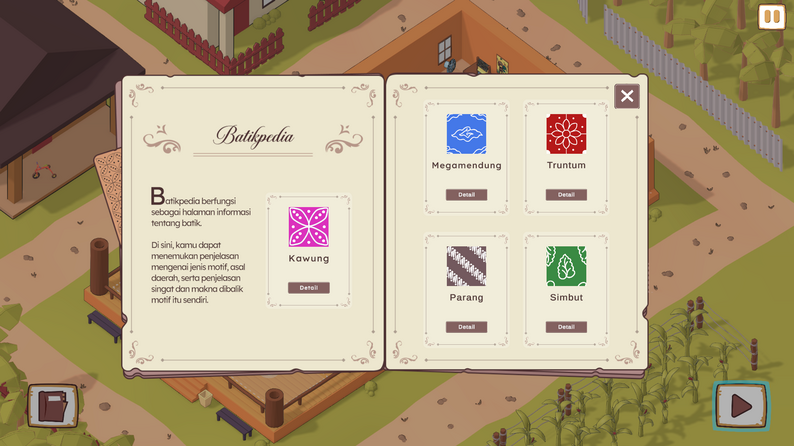The height and width of the screenshot is (446, 794).
Task: Select the blue Megamendung pattern thumbnail
Action: click(x=466, y=134)
